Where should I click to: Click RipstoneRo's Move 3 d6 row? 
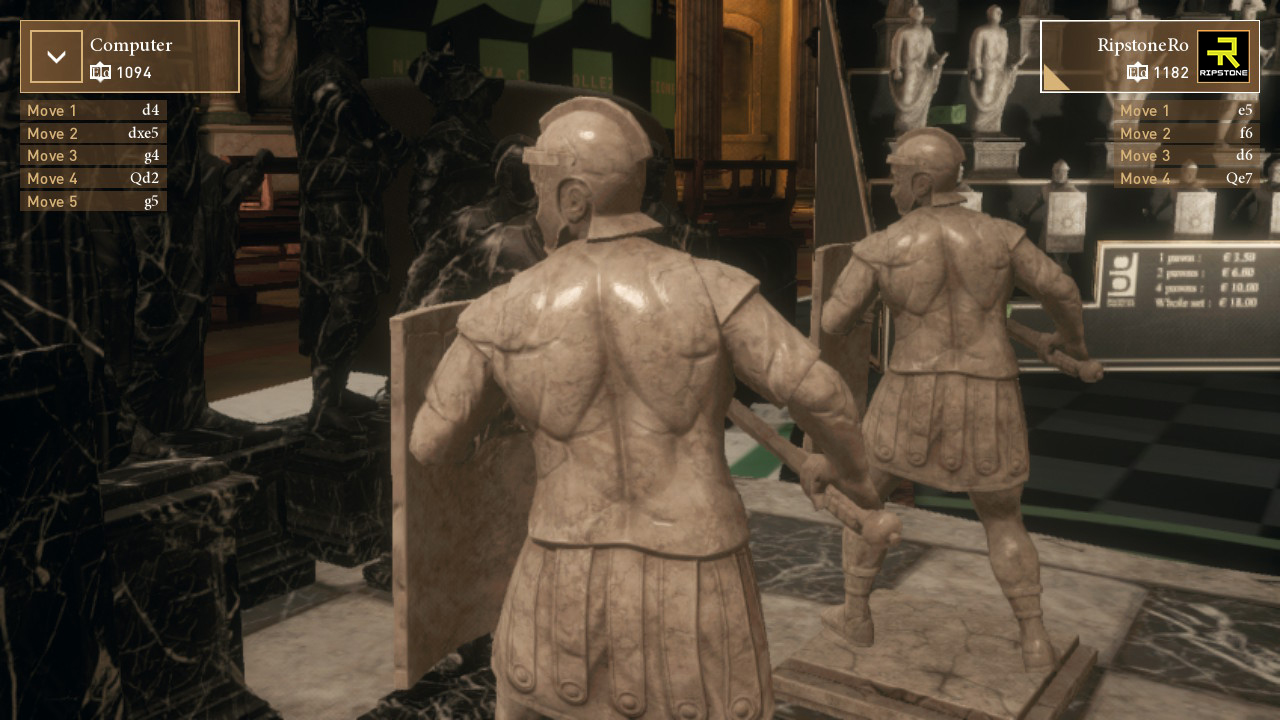click(x=1186, y=156)
